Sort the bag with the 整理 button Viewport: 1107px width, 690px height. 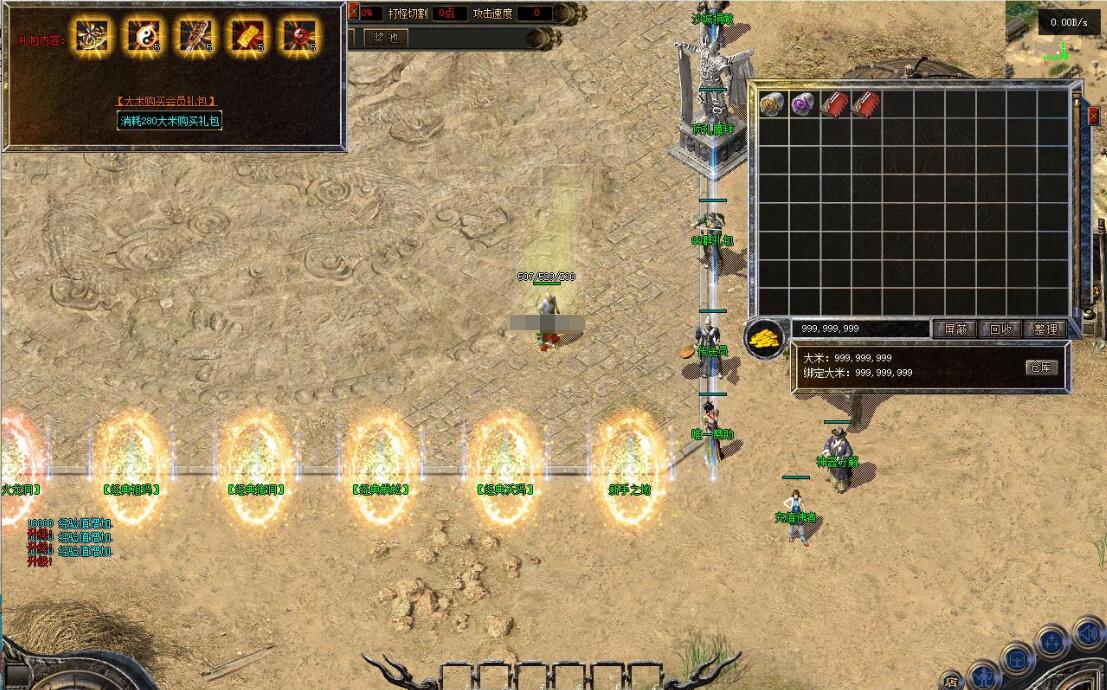[x=1046, y=329]
